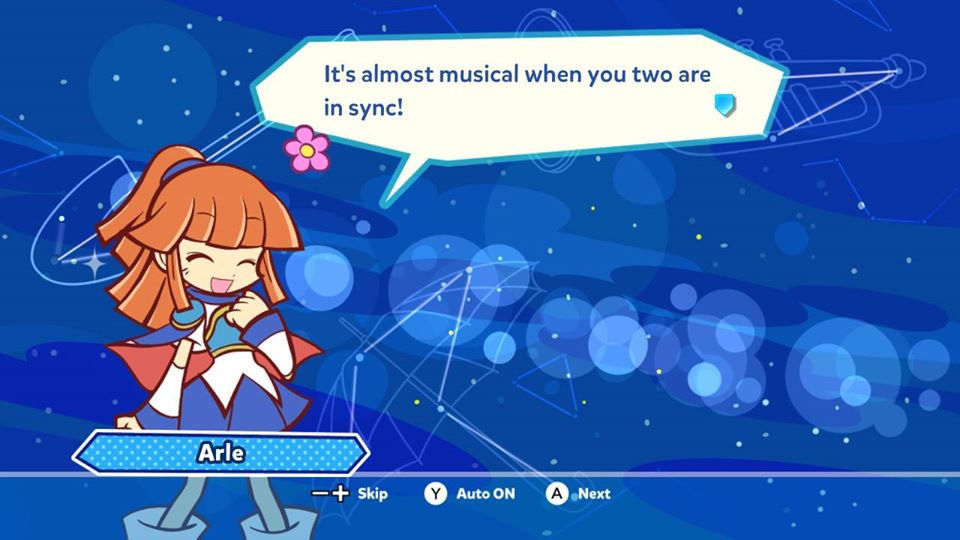Screen dimensions: 960x540
Task: Turn on Auto dialogue advance
Action: tap(472, 493)
